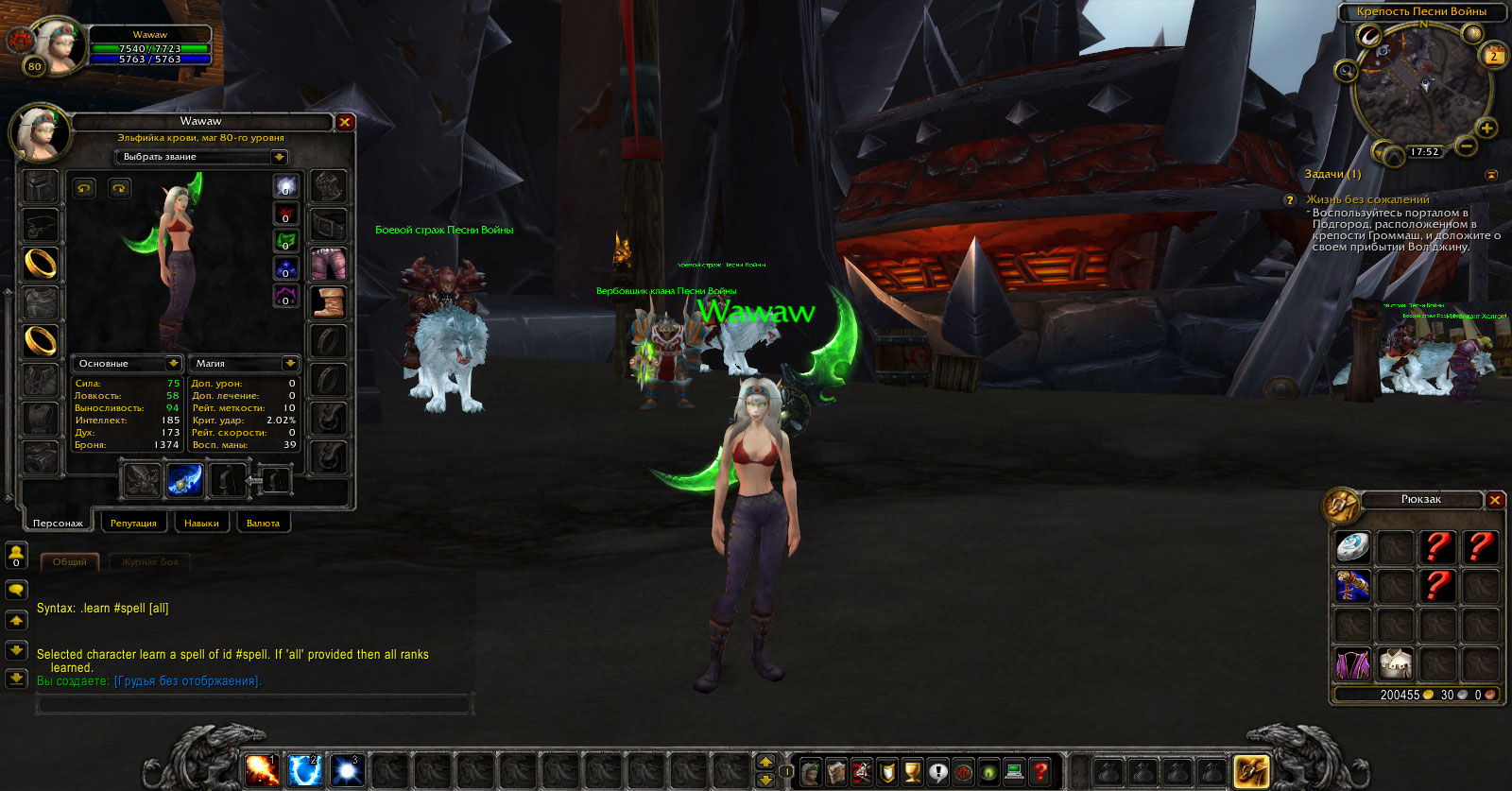Image resolution: width=1512 pixels, height=791 pixels.
Task: Close the Рюкзак bag window
Action: [1495, 500]
